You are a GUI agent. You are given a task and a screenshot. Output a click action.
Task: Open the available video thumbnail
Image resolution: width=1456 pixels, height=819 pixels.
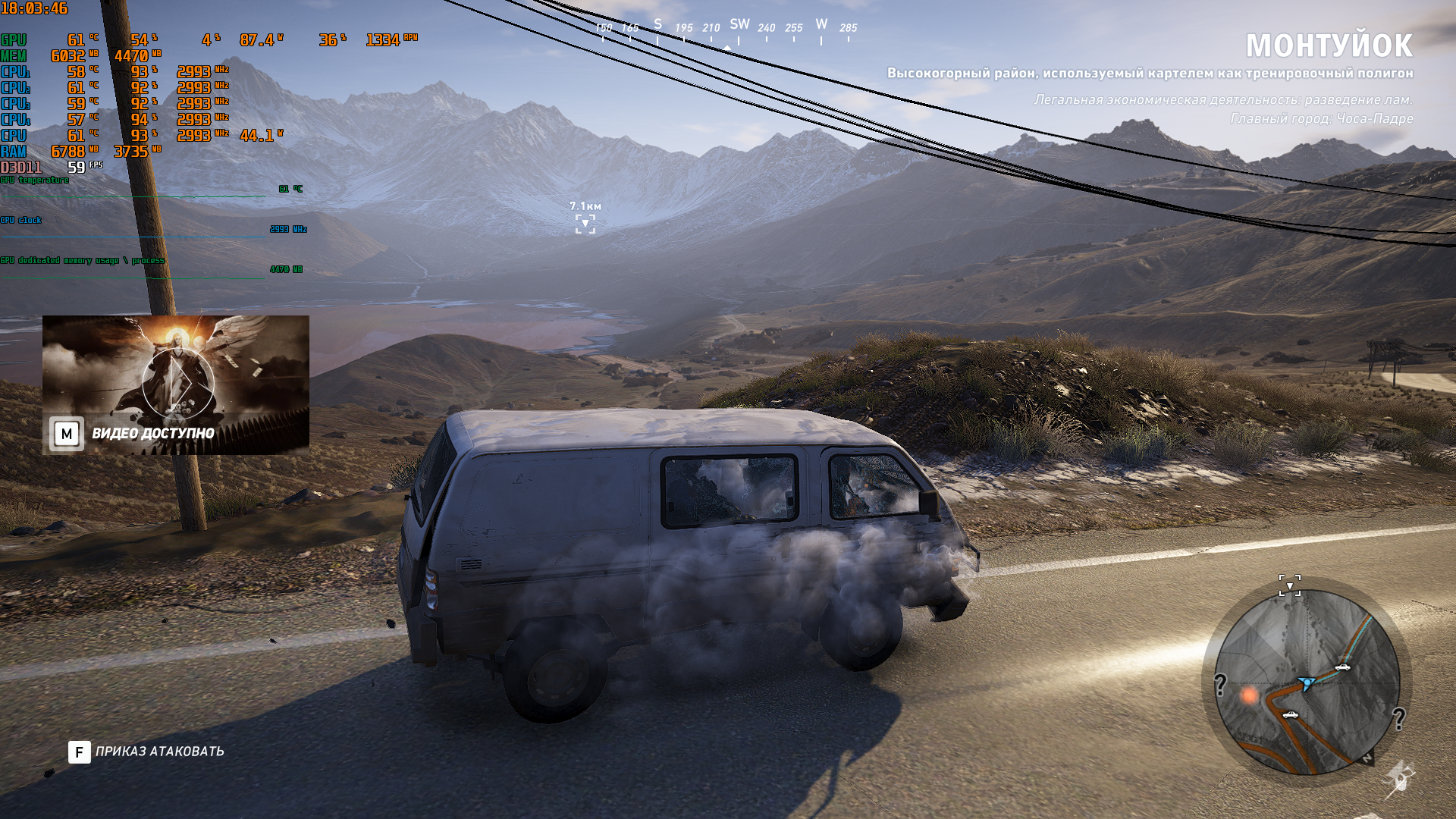click(x=176, y=384)
